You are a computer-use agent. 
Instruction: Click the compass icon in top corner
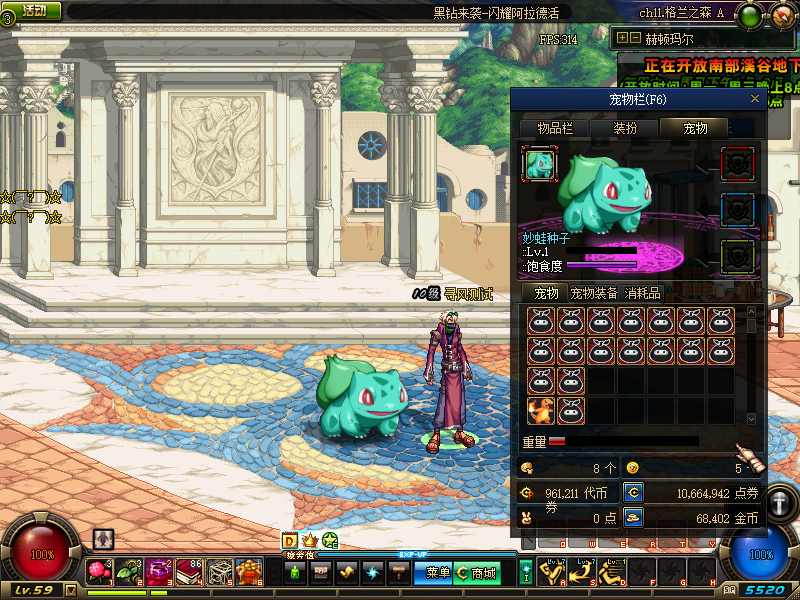click(x=783, y=16)
